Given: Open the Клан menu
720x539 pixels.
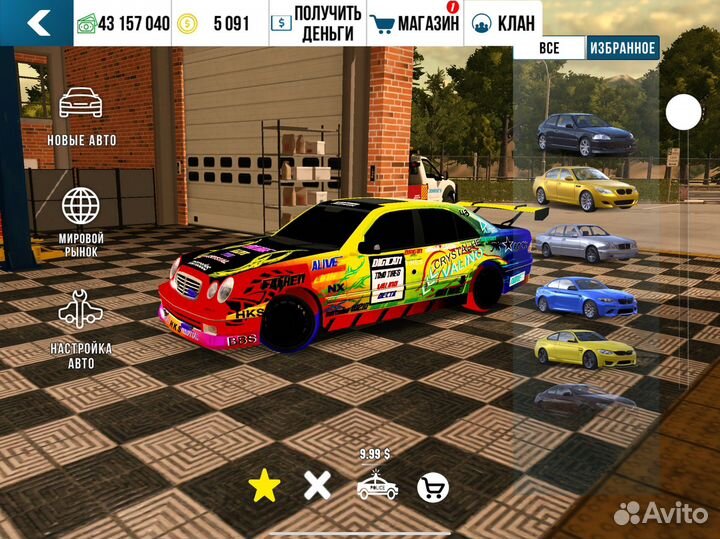Looking at the screenshot, I should click(x=504, y=23).
